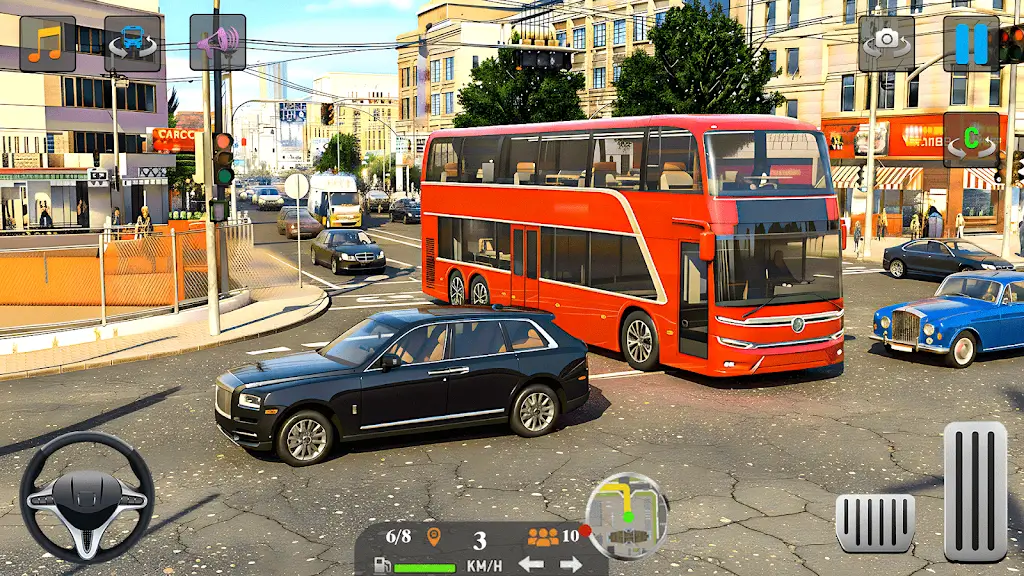The height and width of the screenshot is (576, 1024).
Task: Activate the right turn signal arrow
Action: coord(571,564)
